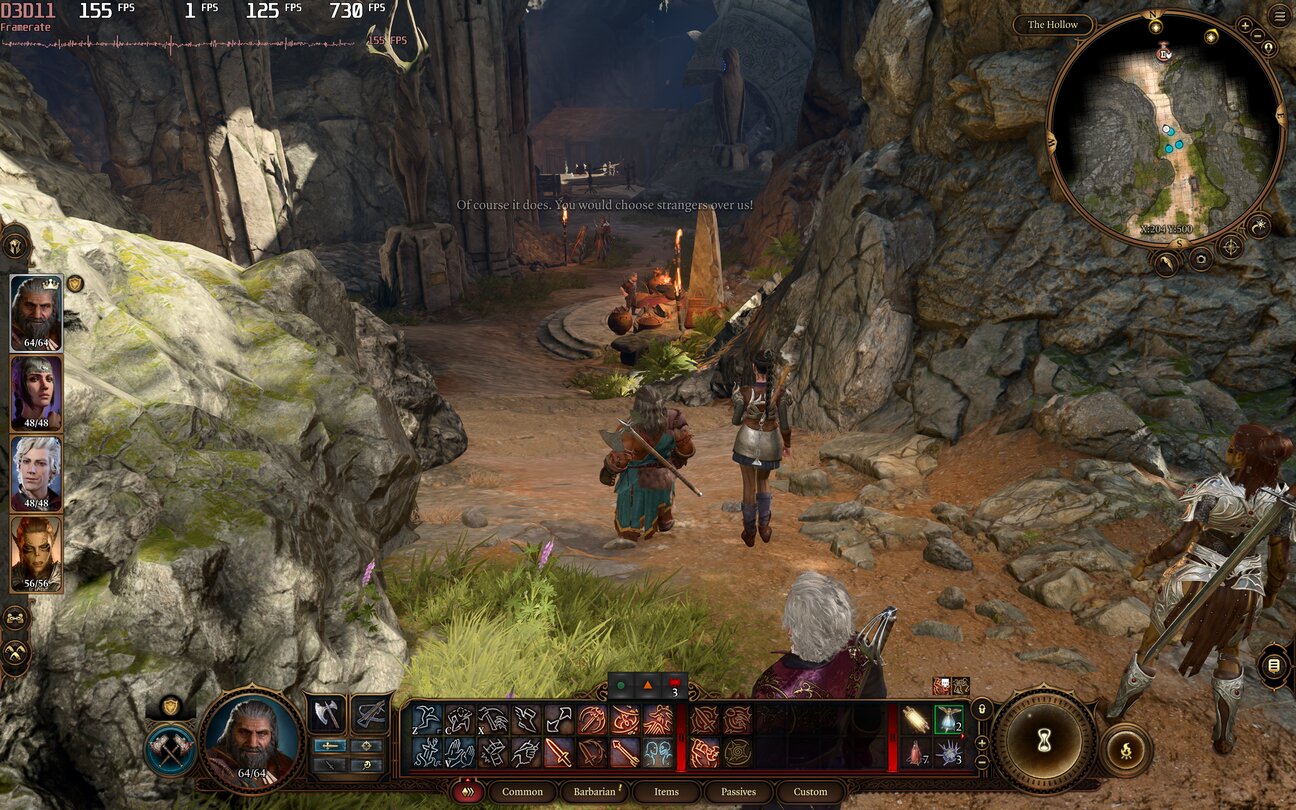Switch to the Custom hotbar tab
Viewport: 1296px width, 810px height.
(x=810, y=792)
